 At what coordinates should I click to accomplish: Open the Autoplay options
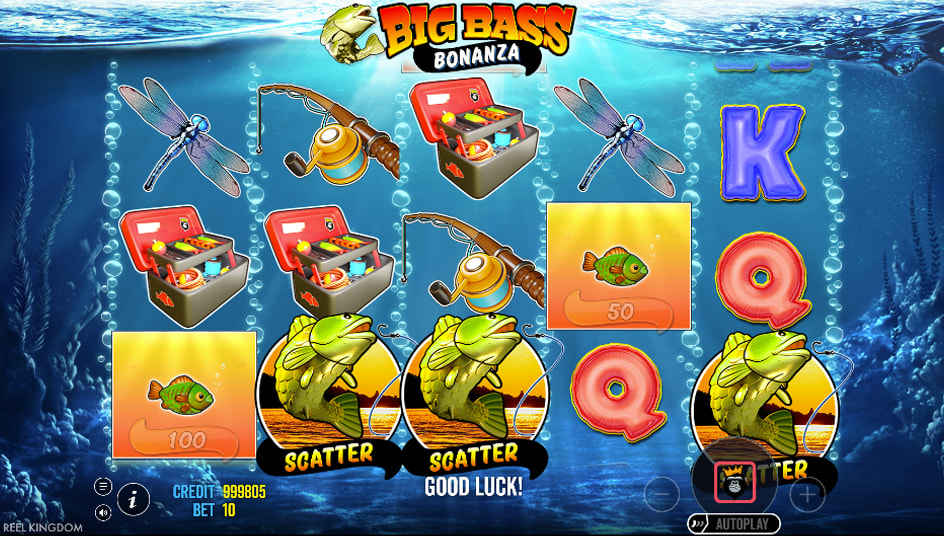point(735,523)
